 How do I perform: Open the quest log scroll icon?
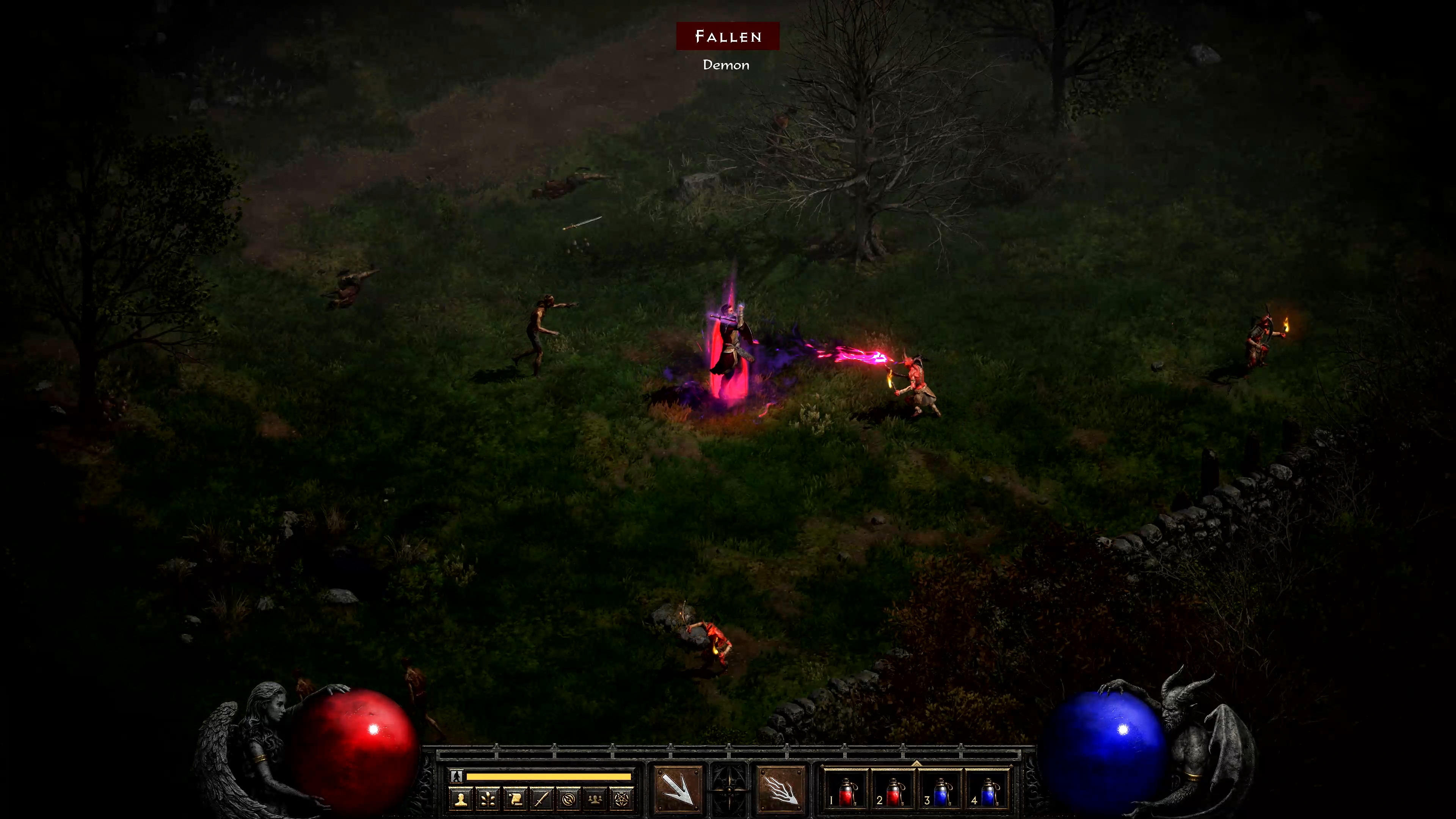515,799
